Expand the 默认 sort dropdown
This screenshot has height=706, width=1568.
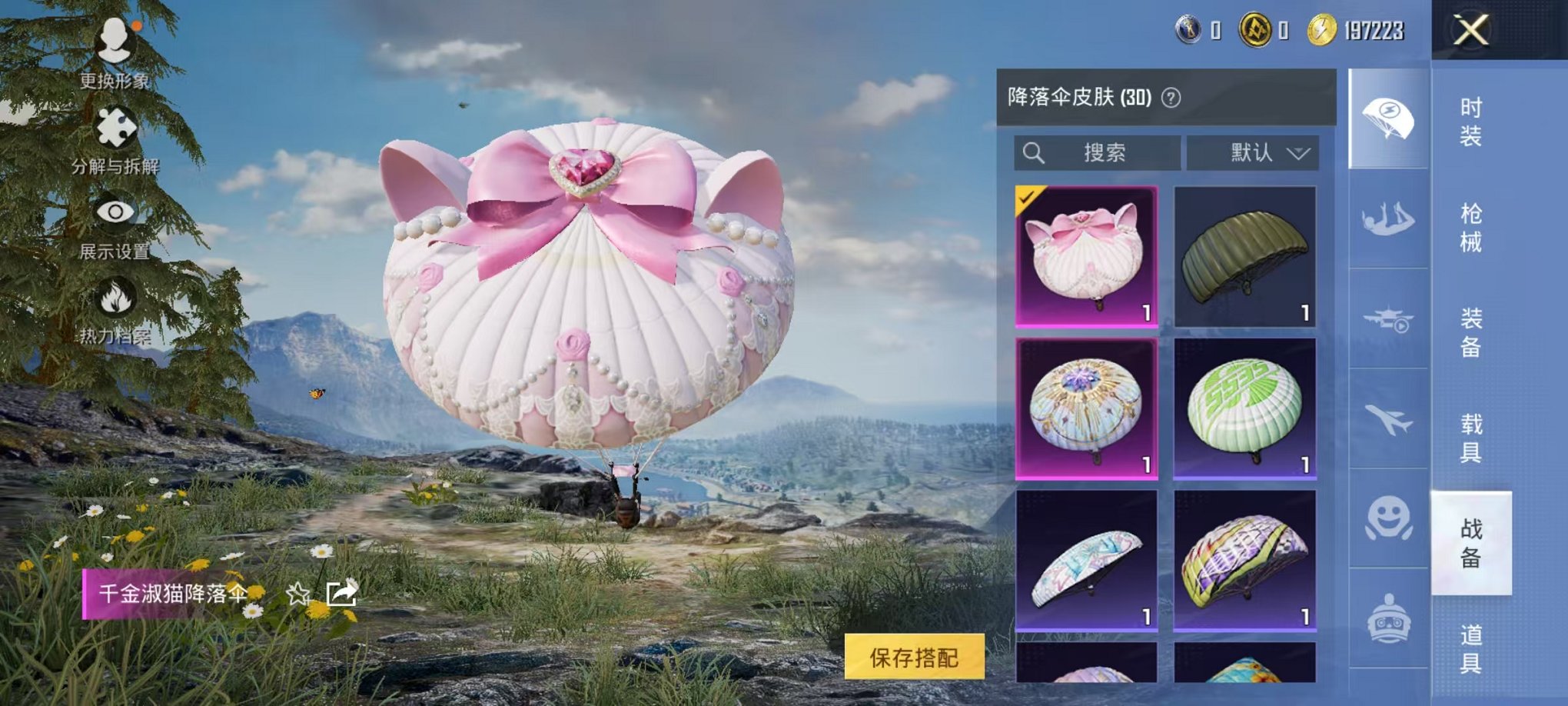pyautogui.click(x=1252, y=153)
